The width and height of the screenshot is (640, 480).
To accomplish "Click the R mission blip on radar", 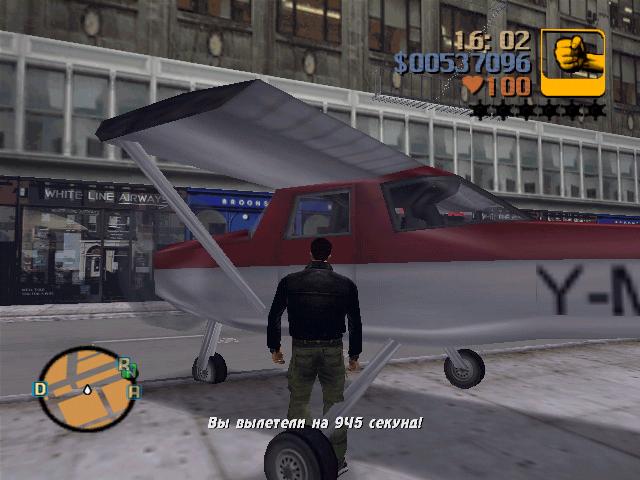I will pyautogui.click(x=123, y=364).
